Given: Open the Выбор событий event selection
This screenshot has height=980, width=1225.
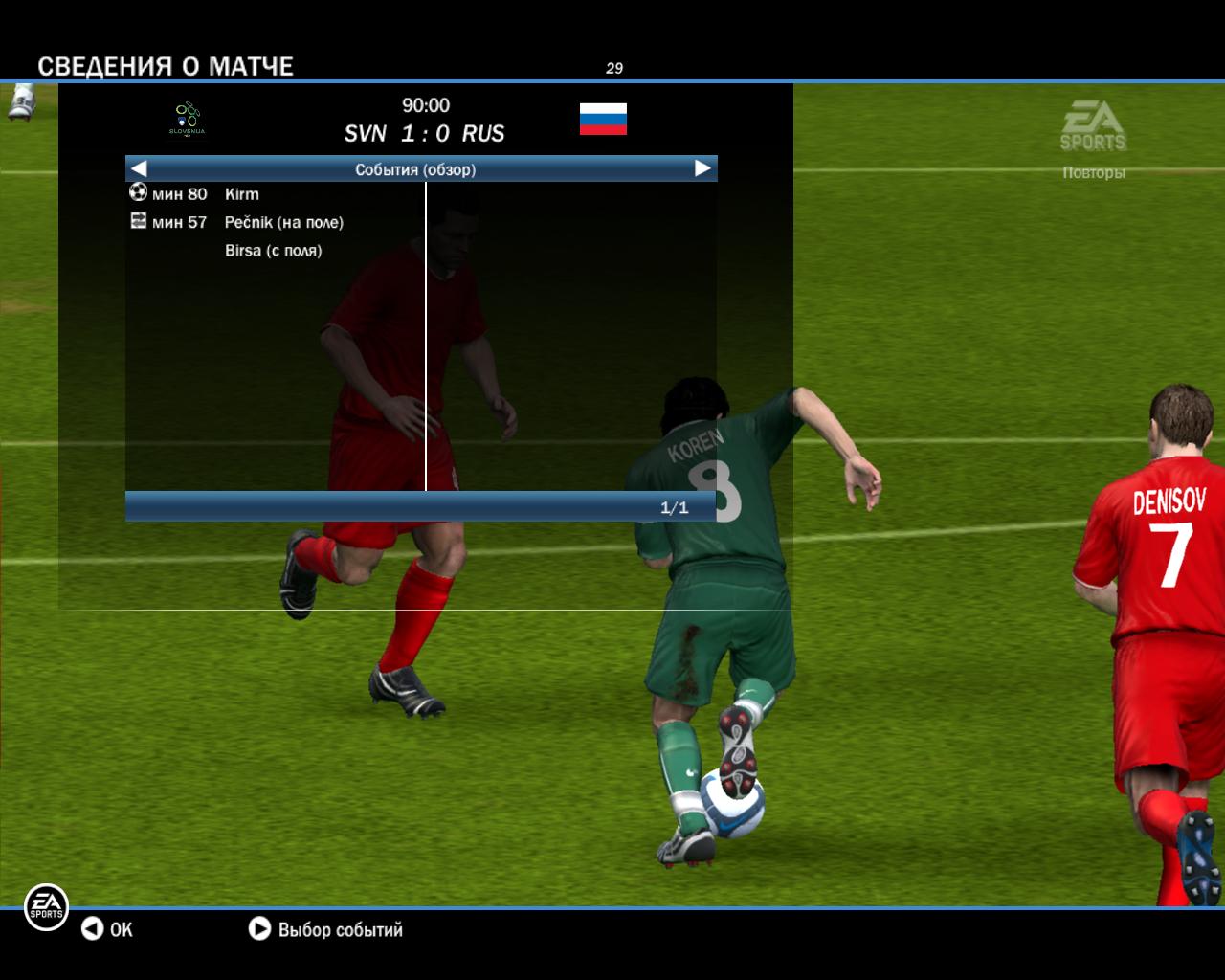Looking at the screenshot, I should 326,929.
